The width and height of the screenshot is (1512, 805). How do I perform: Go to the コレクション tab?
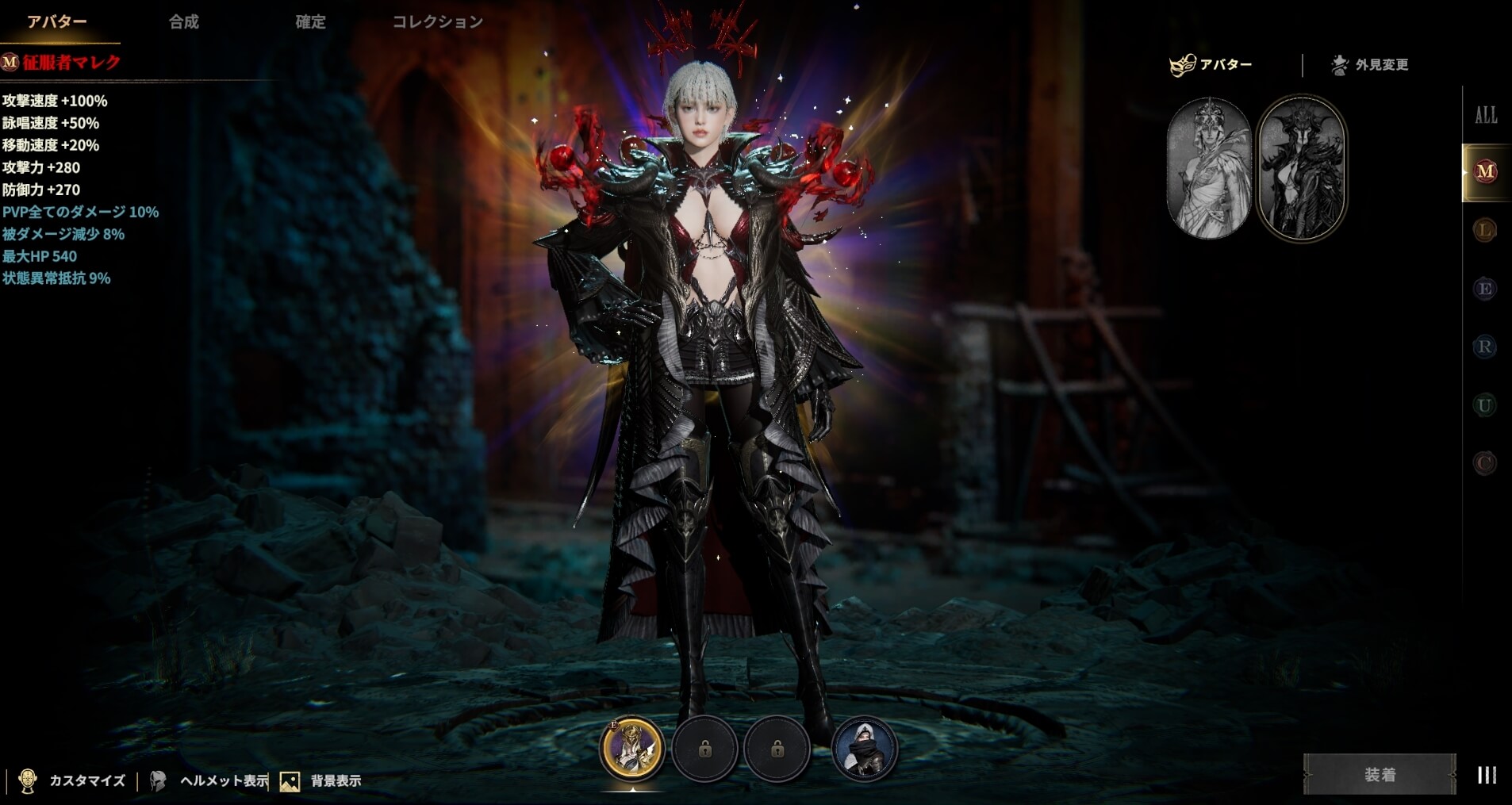pyautogui.click(x=437, y=21)
